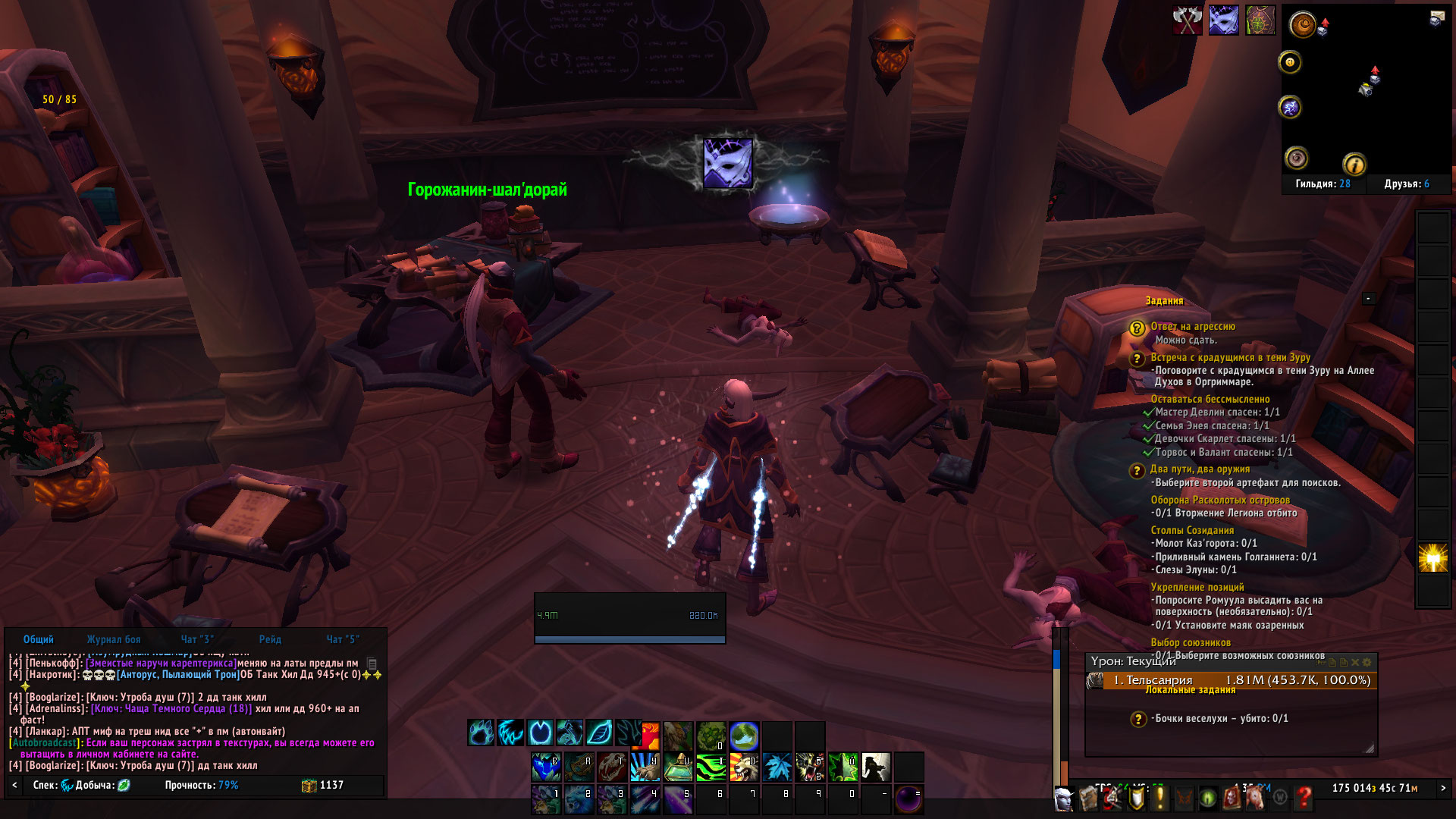Click the yellow info minimap button
The image size is (1456, 819).
(x=1354, y=164)
